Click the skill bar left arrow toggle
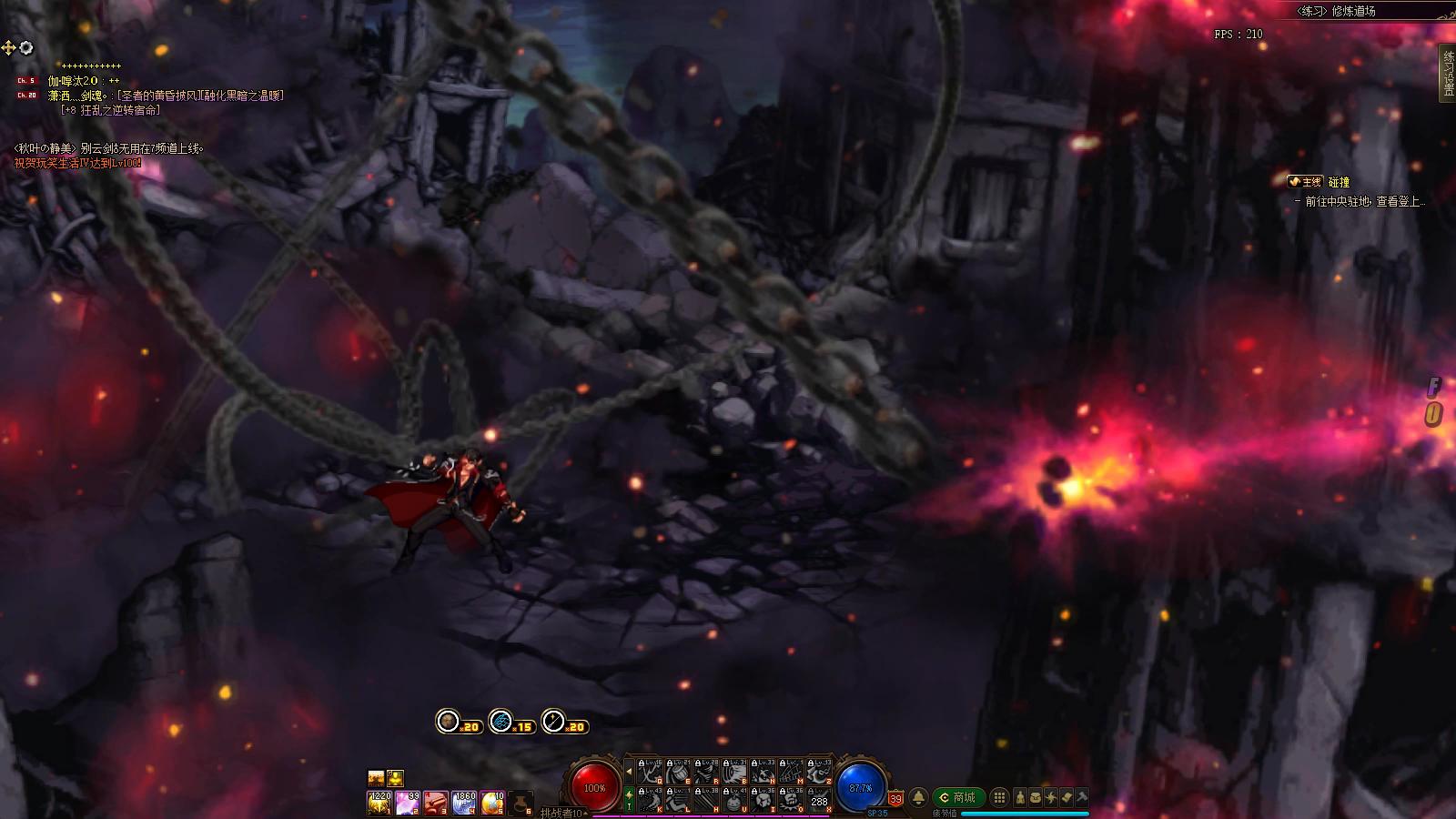Viewport: 1456px width, 819px height. [628, 772]
